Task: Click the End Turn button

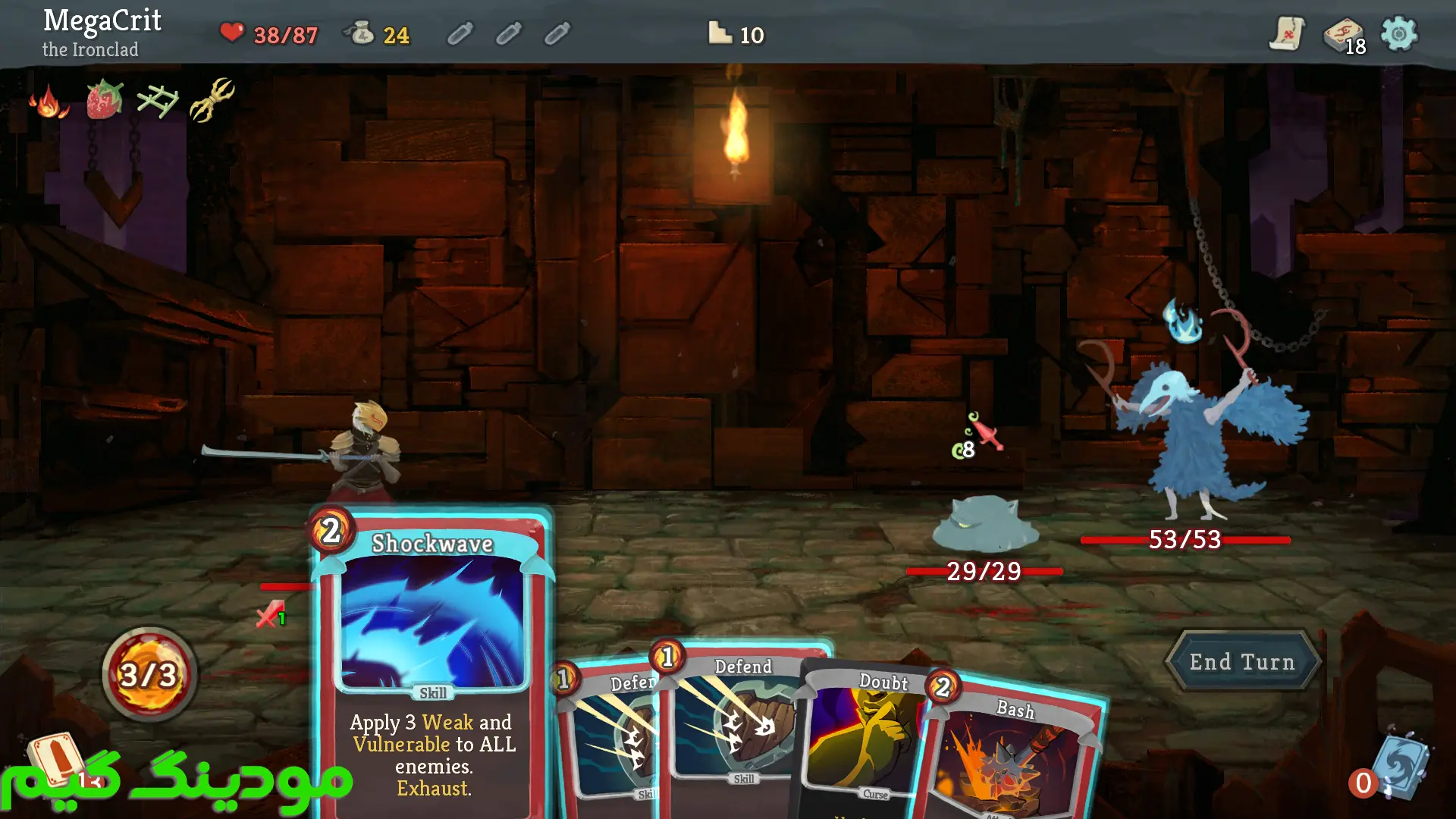Action: tap(1242, 662)
